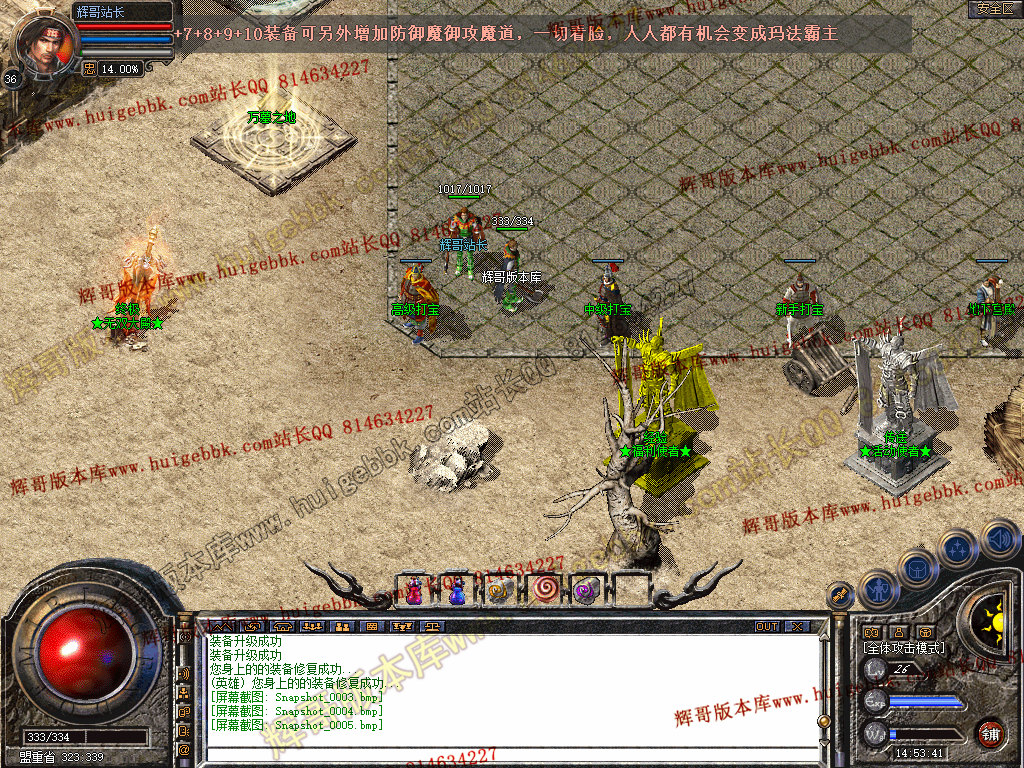Click the OUT button above the chat

pyautogui.click(x=767, y=627)
